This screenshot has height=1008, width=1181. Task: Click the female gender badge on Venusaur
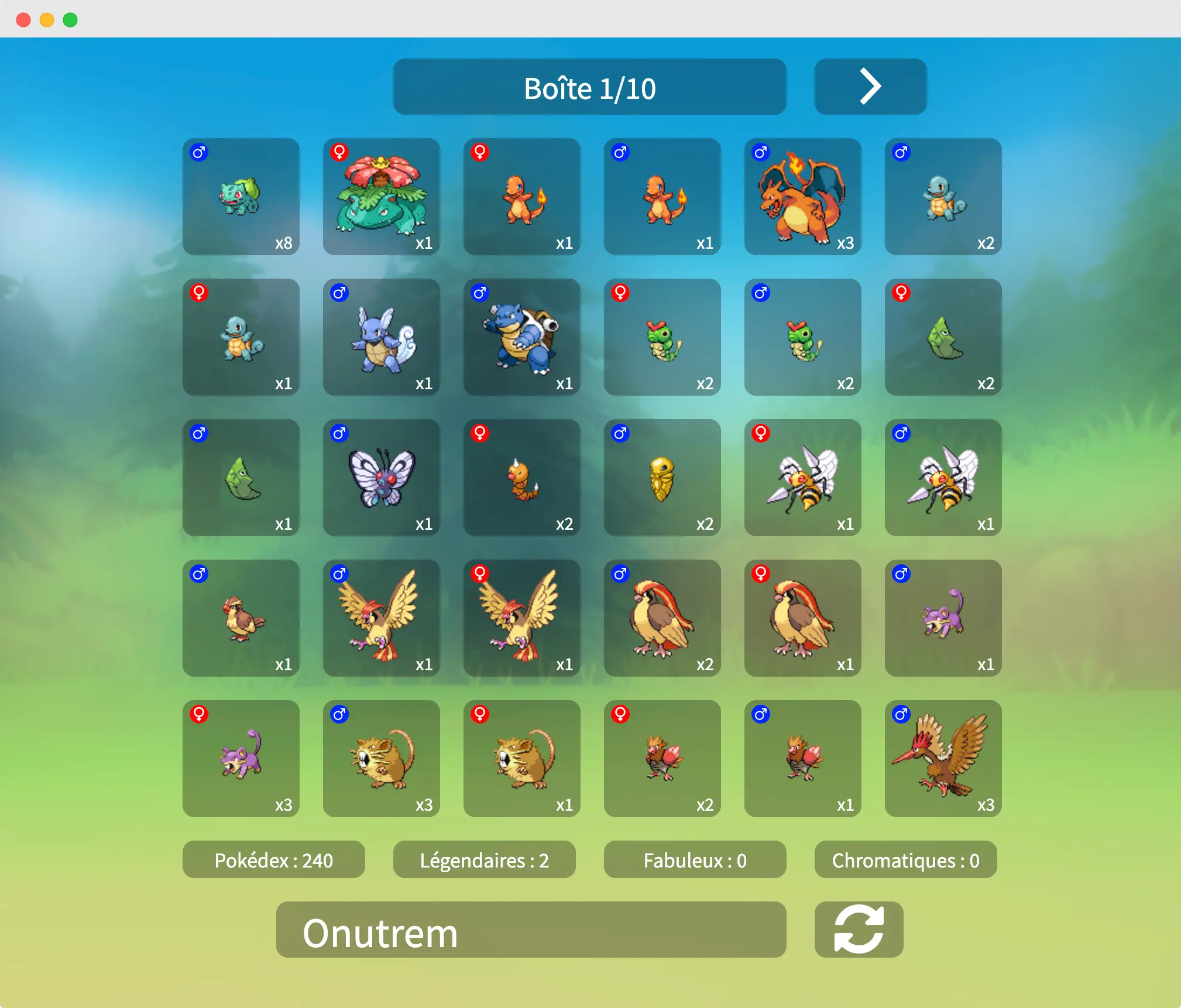[339, 153]
